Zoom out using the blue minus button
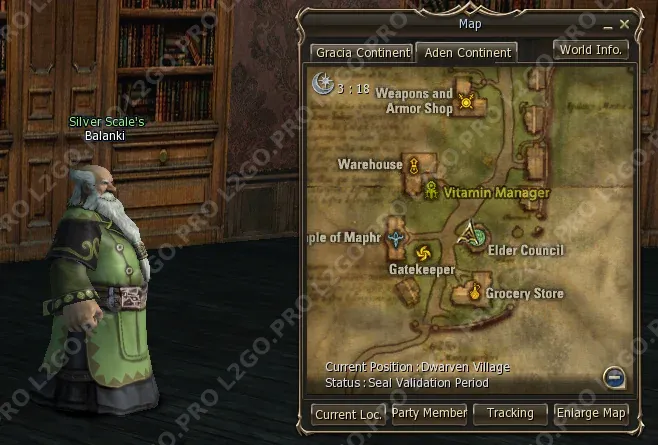The image size is (658, 445). click(614, 376)
